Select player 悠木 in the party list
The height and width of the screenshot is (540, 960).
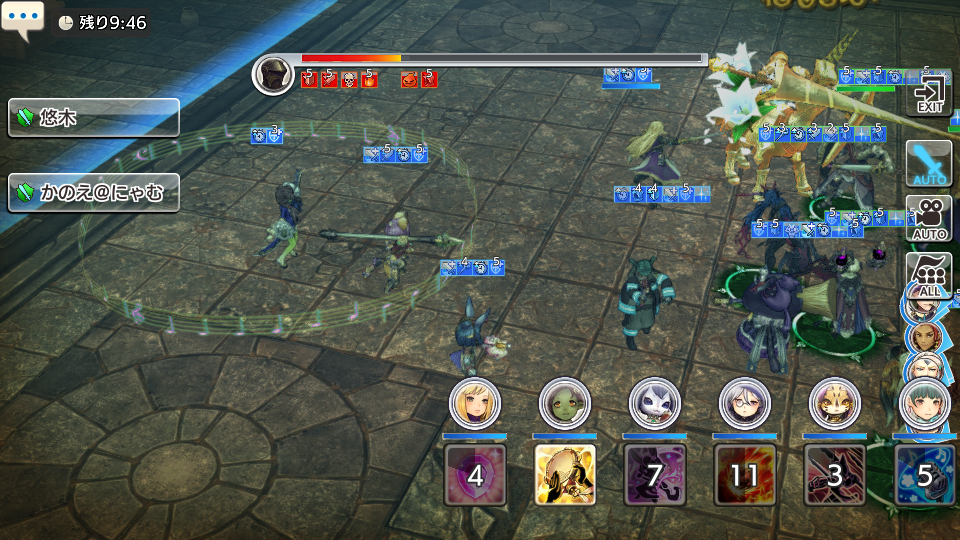(94, 118)
